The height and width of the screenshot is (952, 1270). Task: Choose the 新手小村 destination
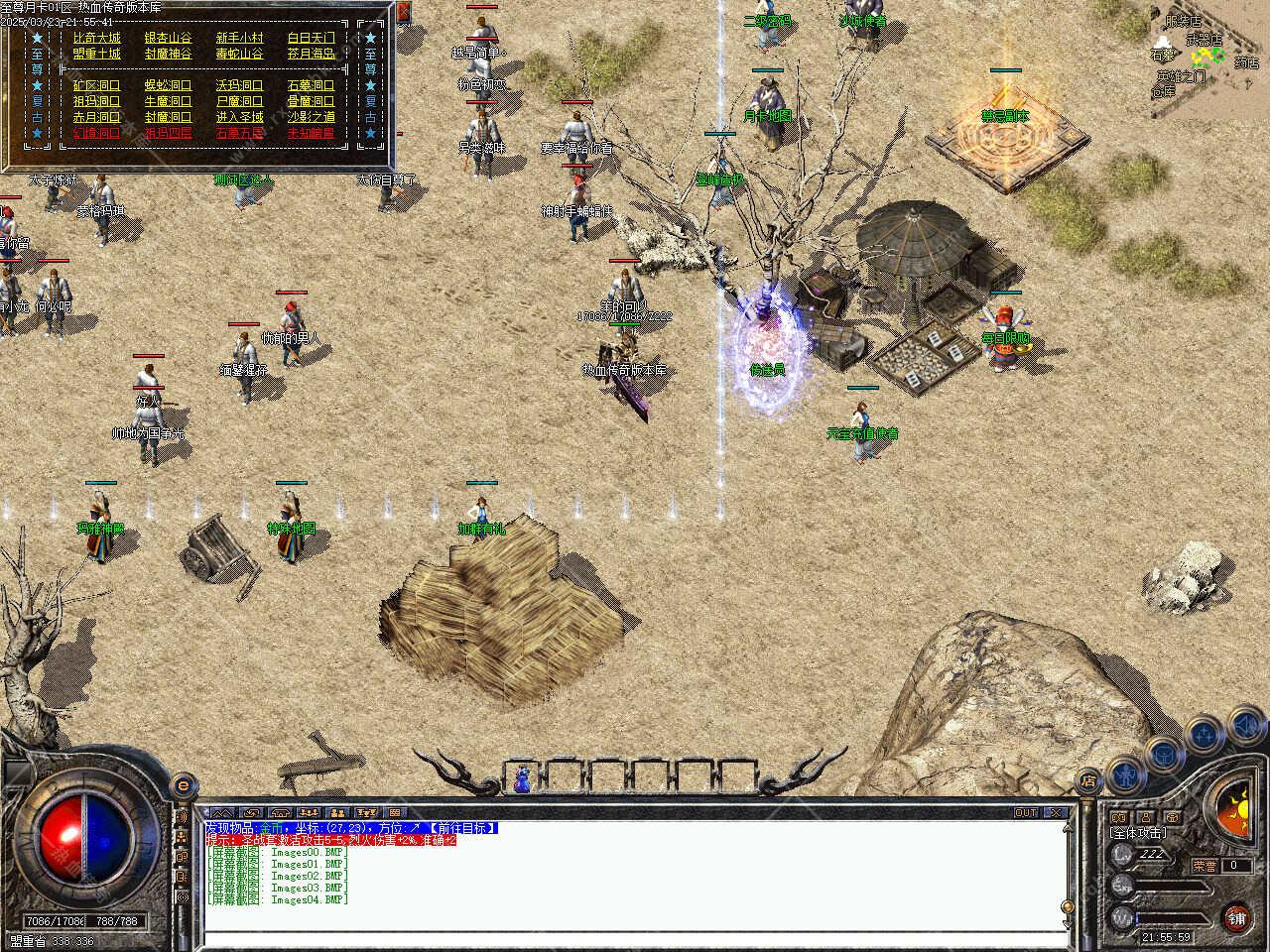239,38
